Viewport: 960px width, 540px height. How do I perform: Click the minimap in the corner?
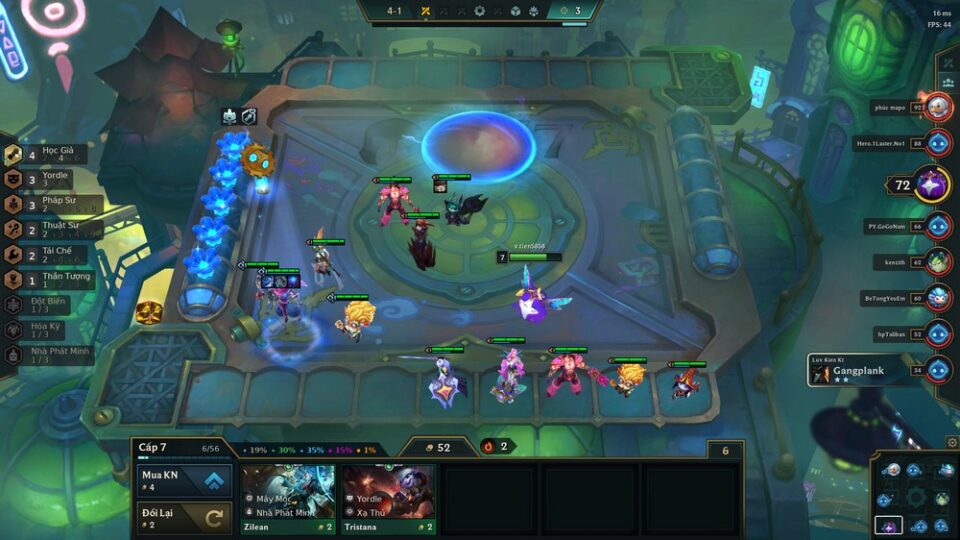tap(915, 497)
